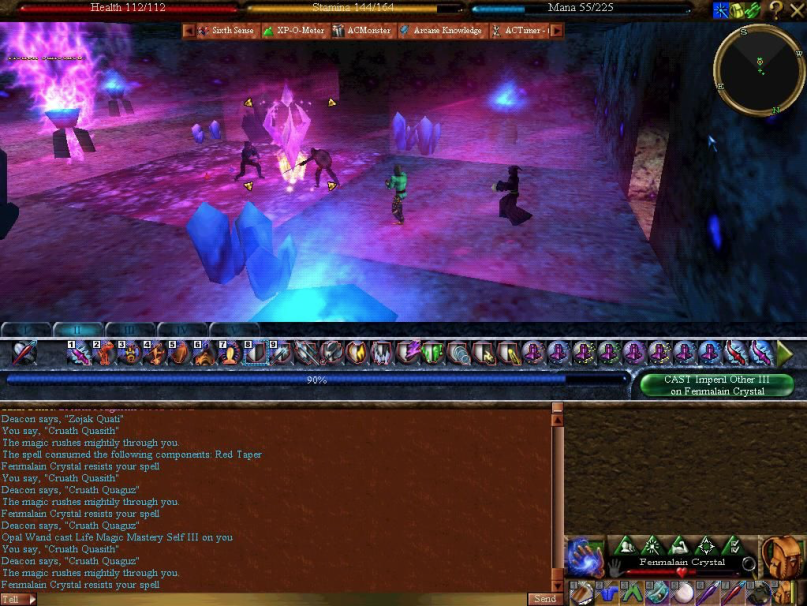Screen dimensions: 807x606
Task: Select the blue shirt shortcut slot
Action: coord(607,593)
